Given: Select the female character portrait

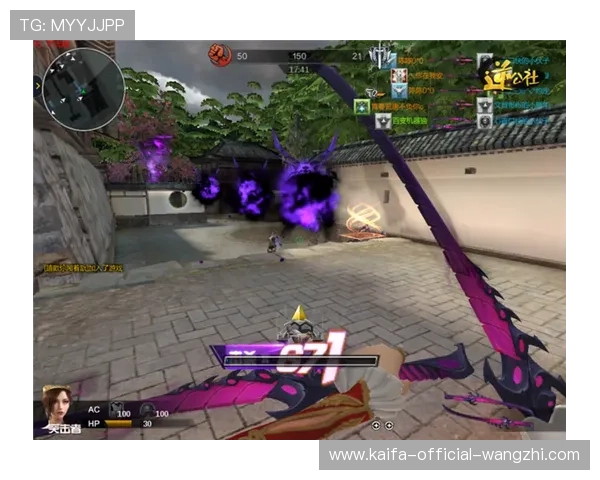Looking at the screenshot, I should click(x=57, y=403).
